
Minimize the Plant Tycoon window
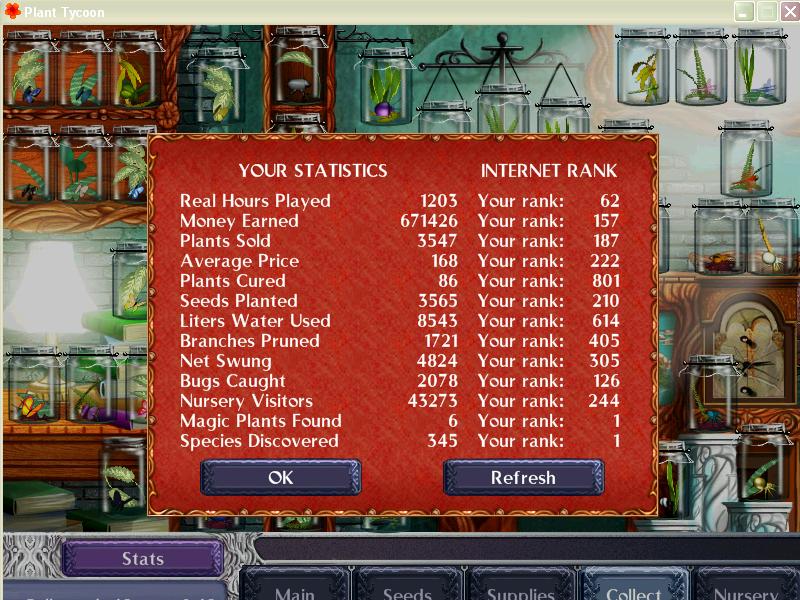coord(744,12)
